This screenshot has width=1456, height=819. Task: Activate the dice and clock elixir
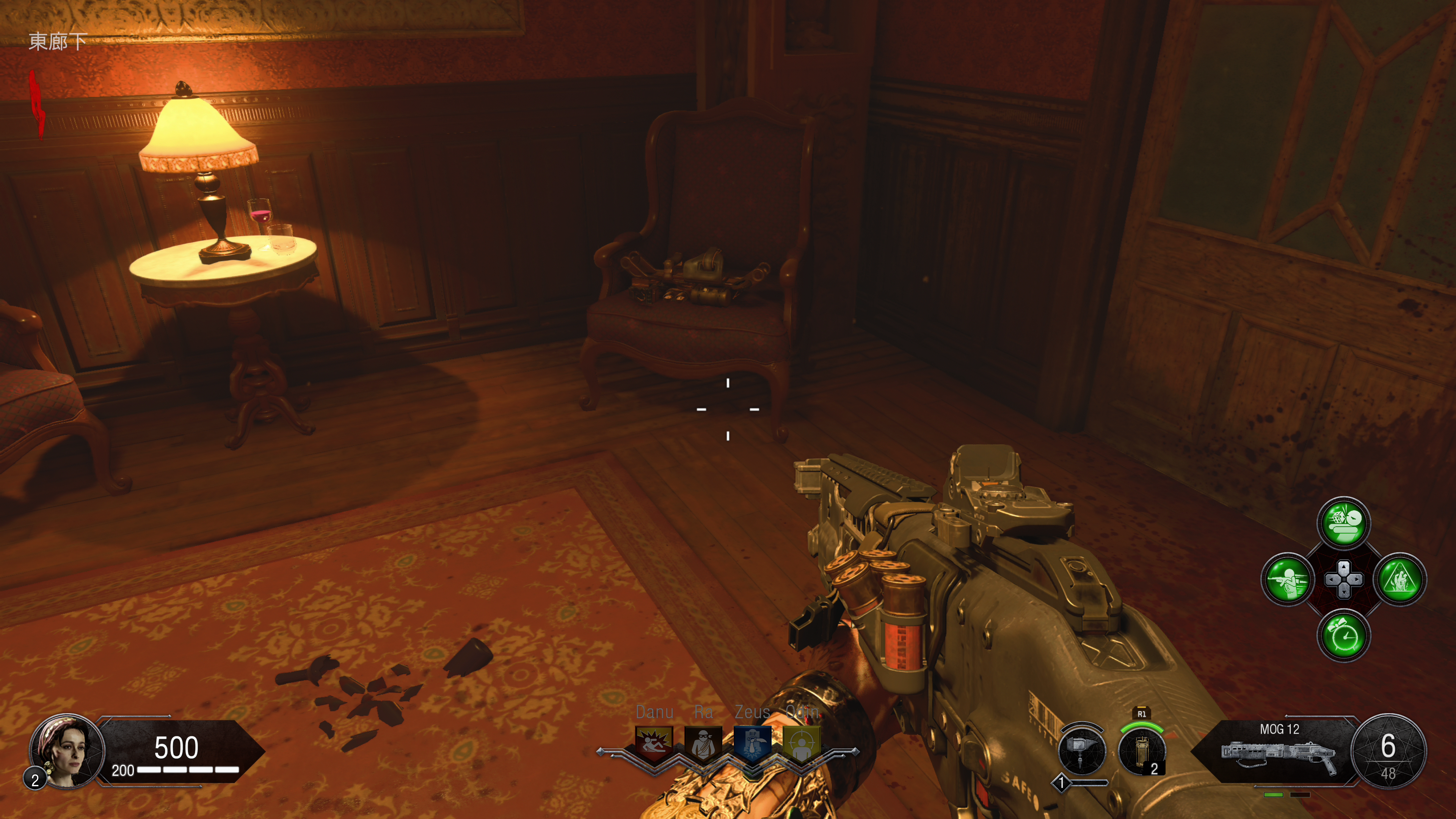(1343, 523)
